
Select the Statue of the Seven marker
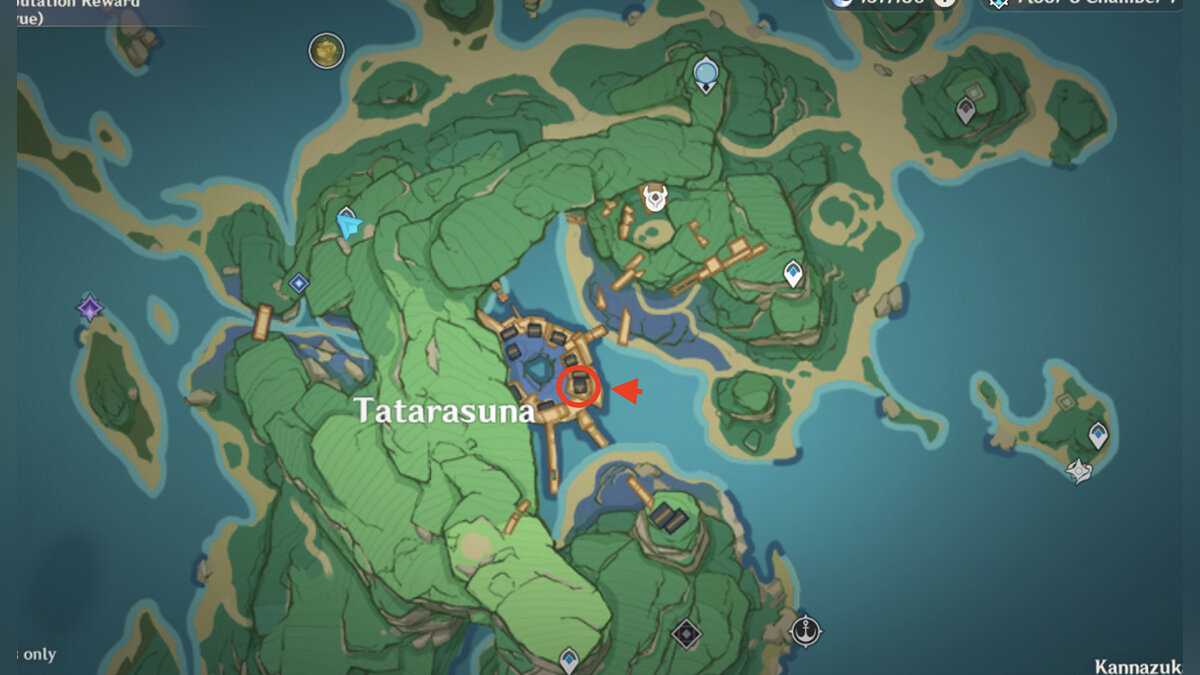tap(706, 73)
